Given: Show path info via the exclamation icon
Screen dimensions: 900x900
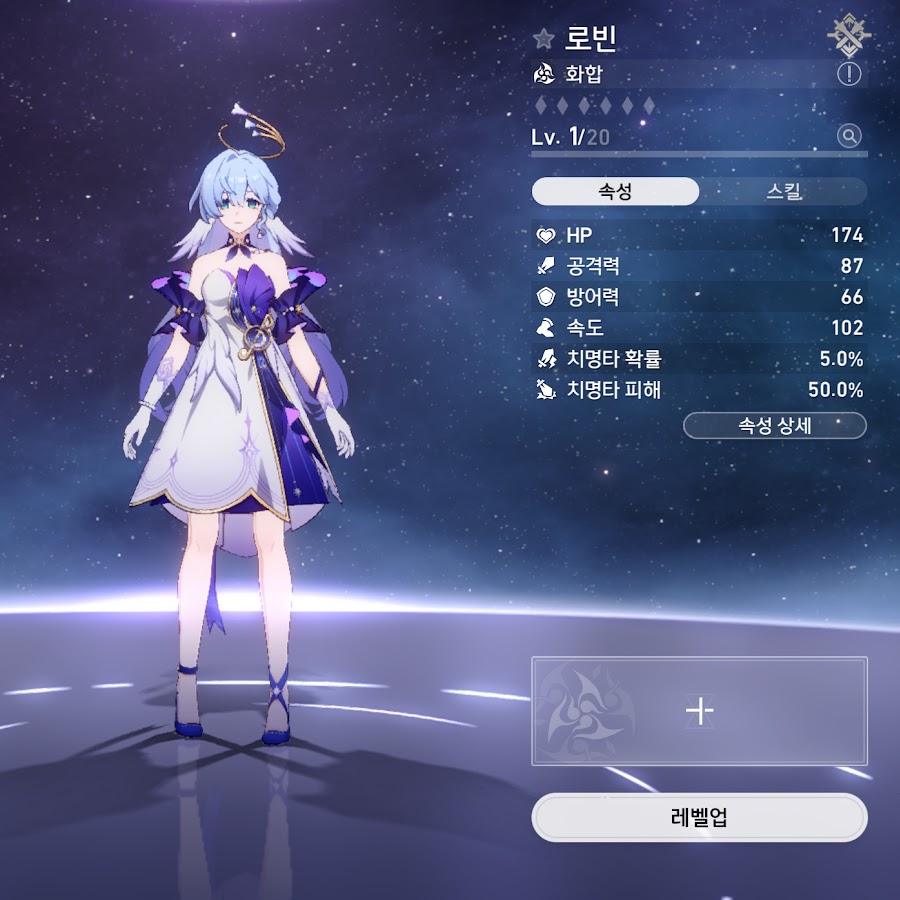Looking at the screenshot, I should tap(849, 74).
